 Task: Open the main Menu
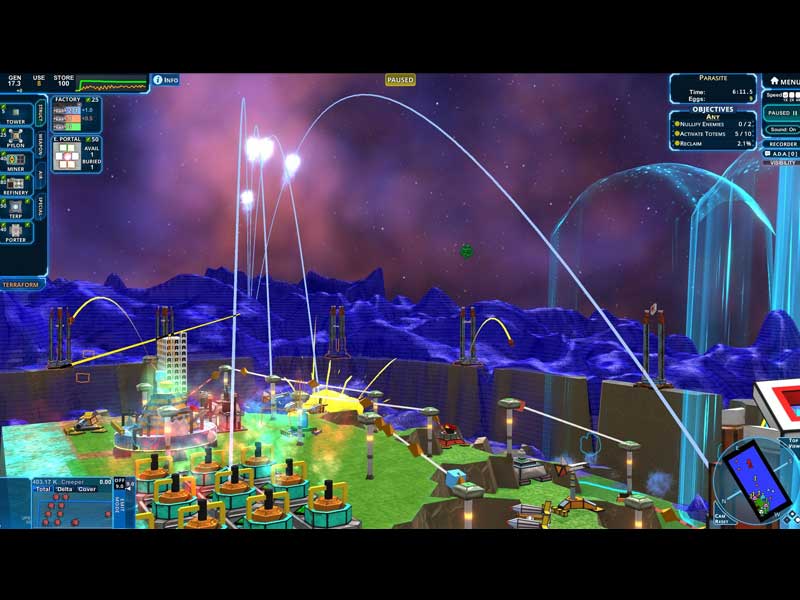(x=783, y=81)
